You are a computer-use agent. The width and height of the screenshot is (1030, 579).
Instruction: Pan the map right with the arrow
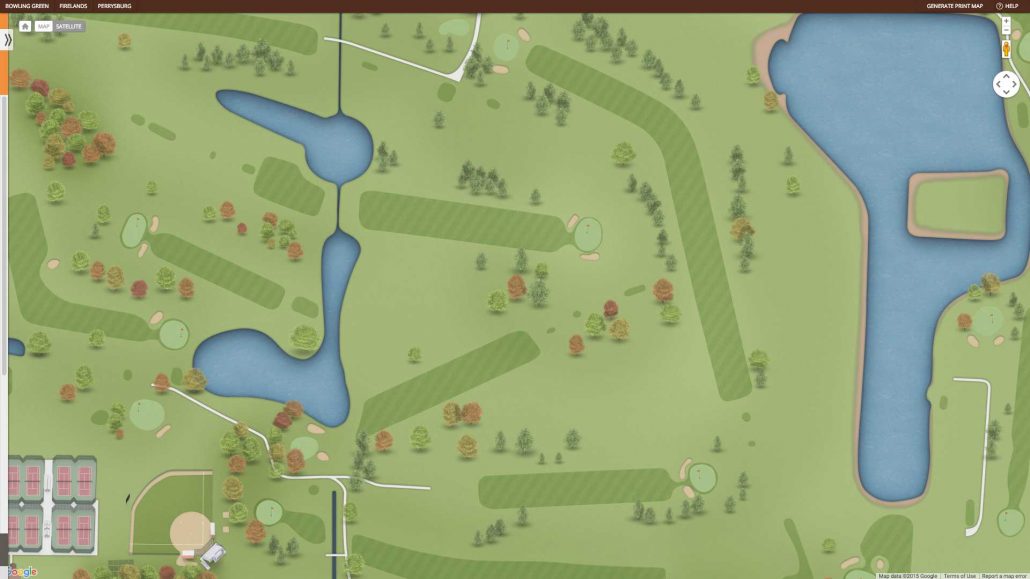1014,85
